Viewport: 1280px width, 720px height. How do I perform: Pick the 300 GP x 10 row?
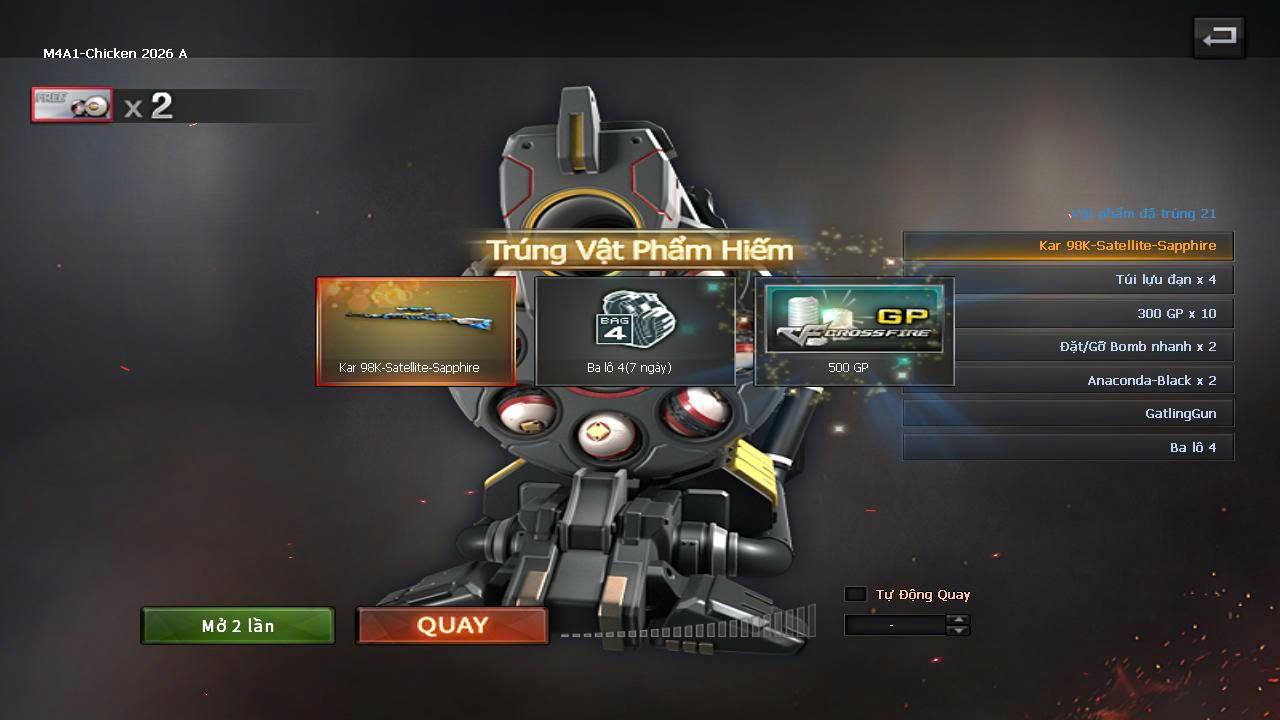pos(1068,313)
